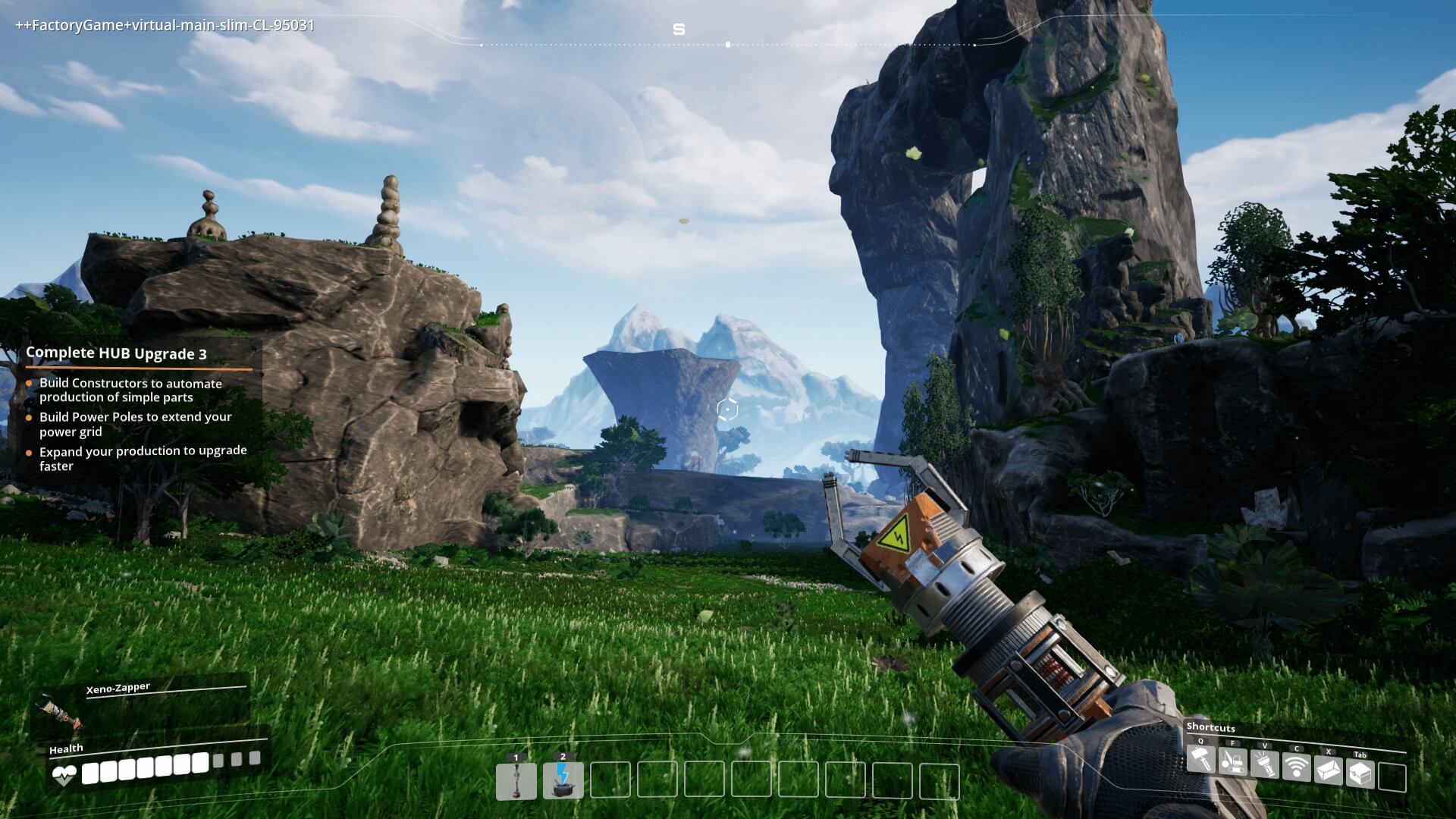Click the signal scanner shortcut icon

point(1296,767)
